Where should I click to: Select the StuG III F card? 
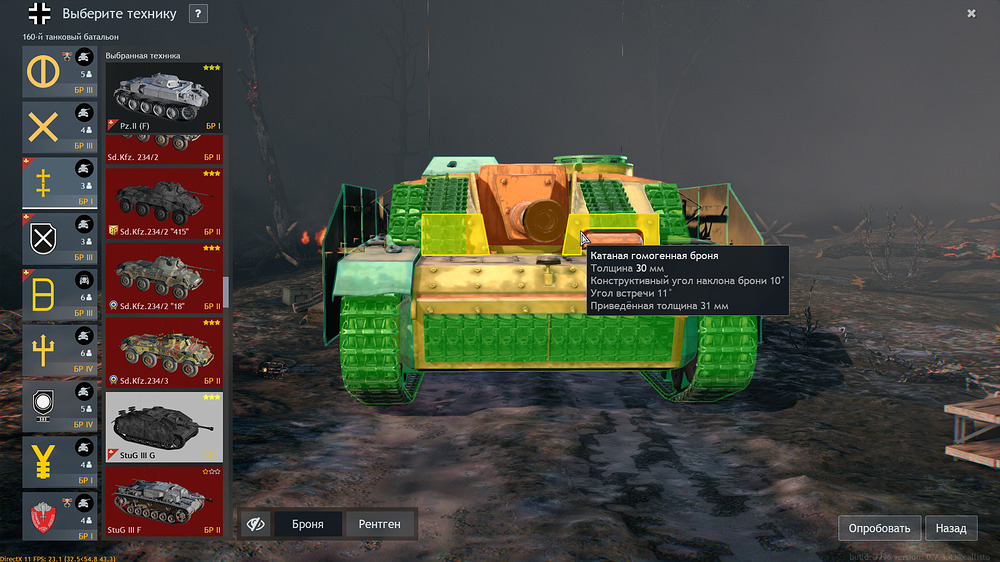pos(164,501)
